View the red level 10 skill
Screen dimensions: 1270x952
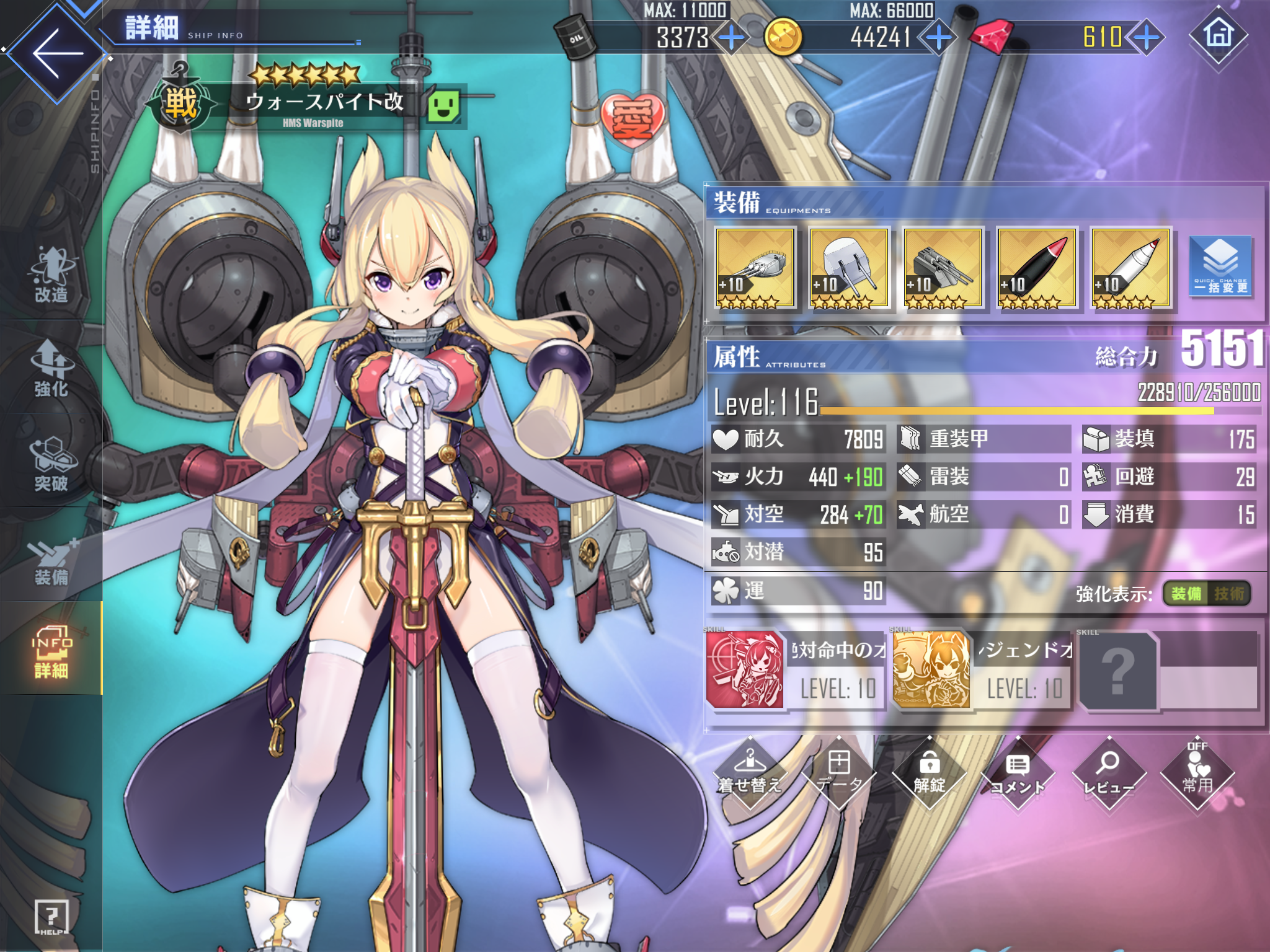(x=745, y=670)
